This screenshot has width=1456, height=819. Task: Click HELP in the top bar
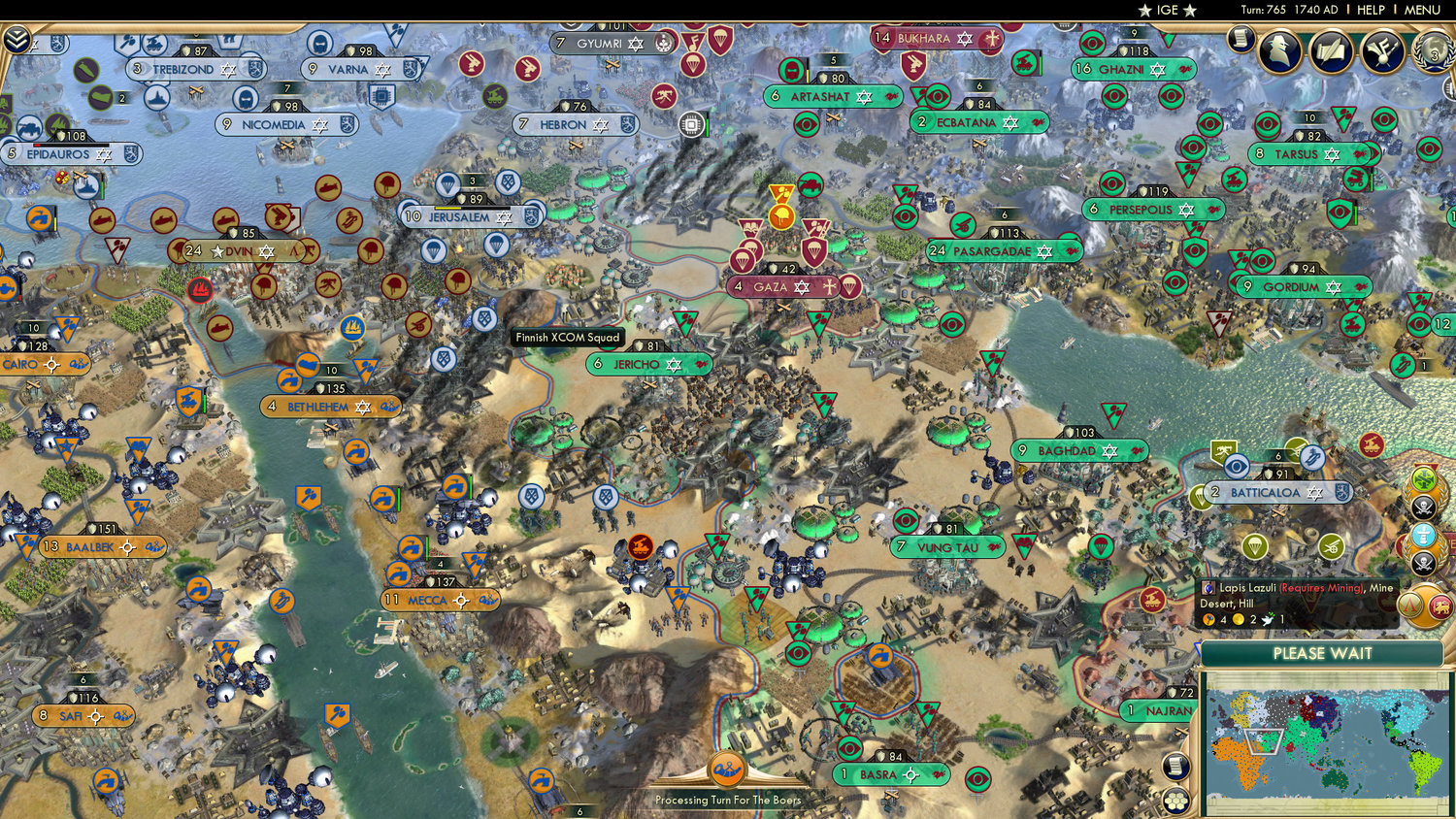(1372, 10)
